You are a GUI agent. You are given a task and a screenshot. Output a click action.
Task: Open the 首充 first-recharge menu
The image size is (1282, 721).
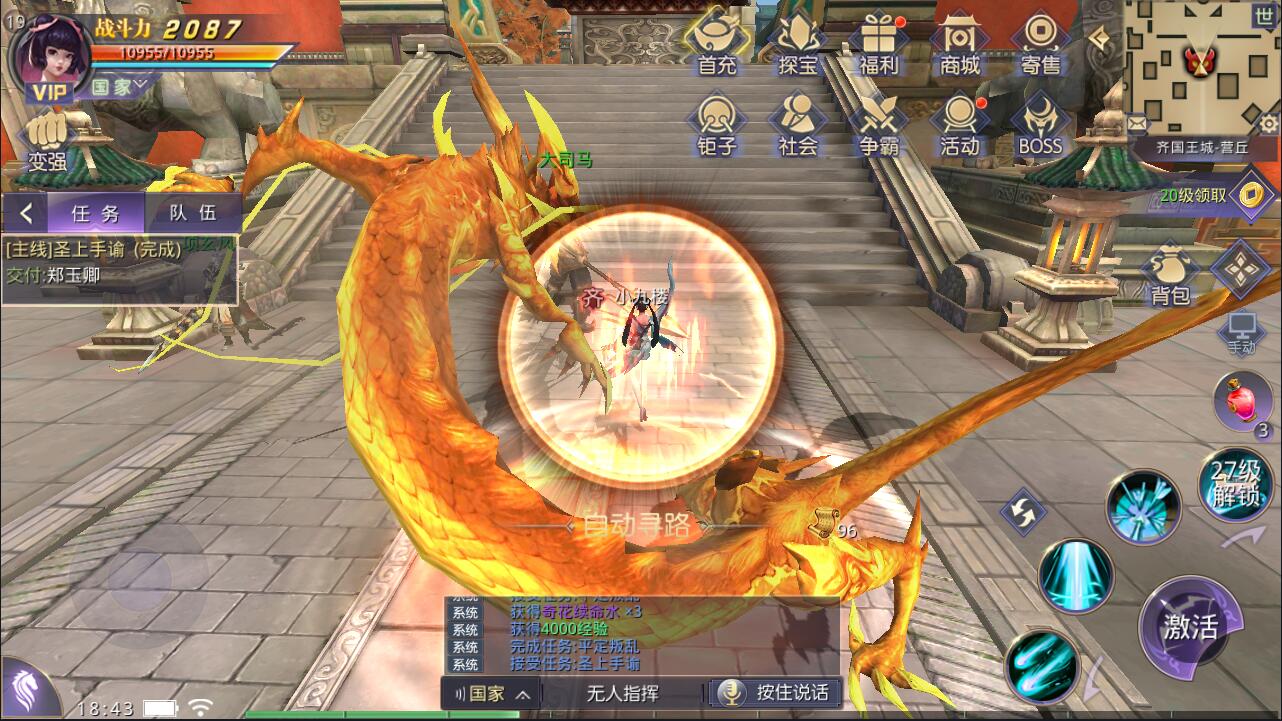pos(716,45)
